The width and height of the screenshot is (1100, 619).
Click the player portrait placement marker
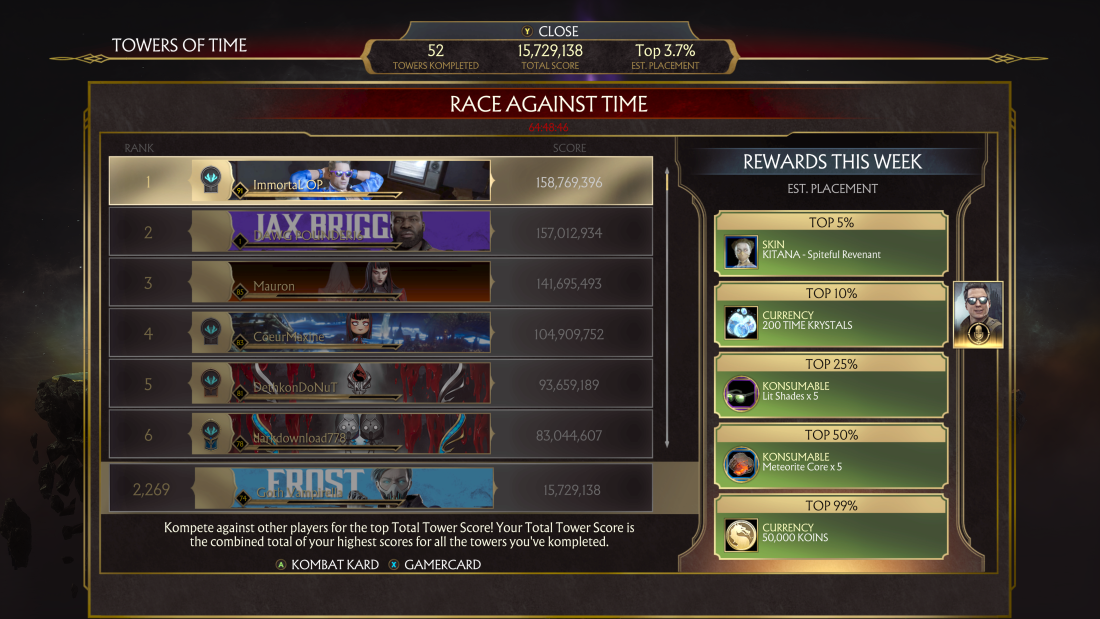(x=978, y=315)
